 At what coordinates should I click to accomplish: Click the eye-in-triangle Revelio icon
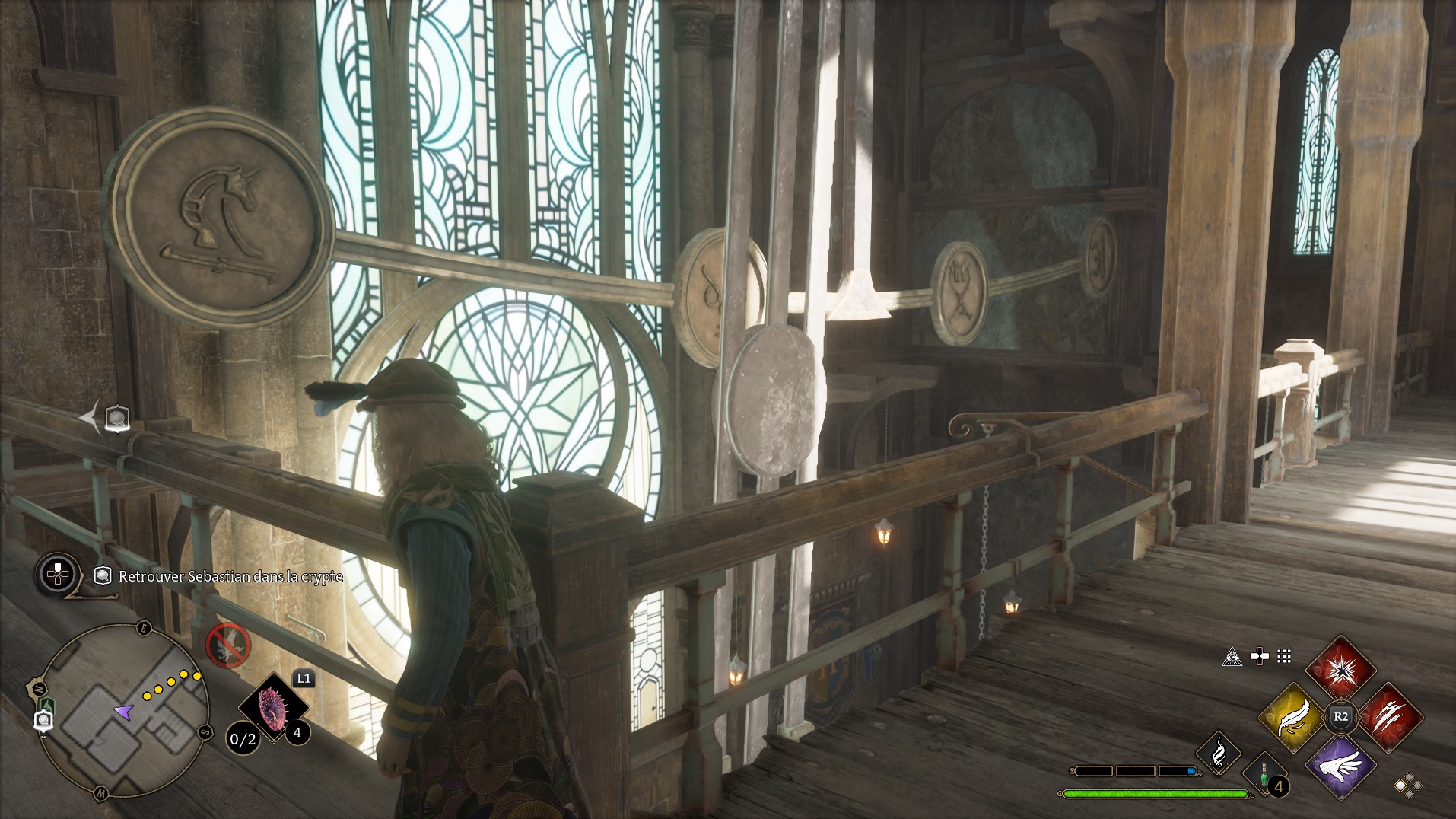1232,656
